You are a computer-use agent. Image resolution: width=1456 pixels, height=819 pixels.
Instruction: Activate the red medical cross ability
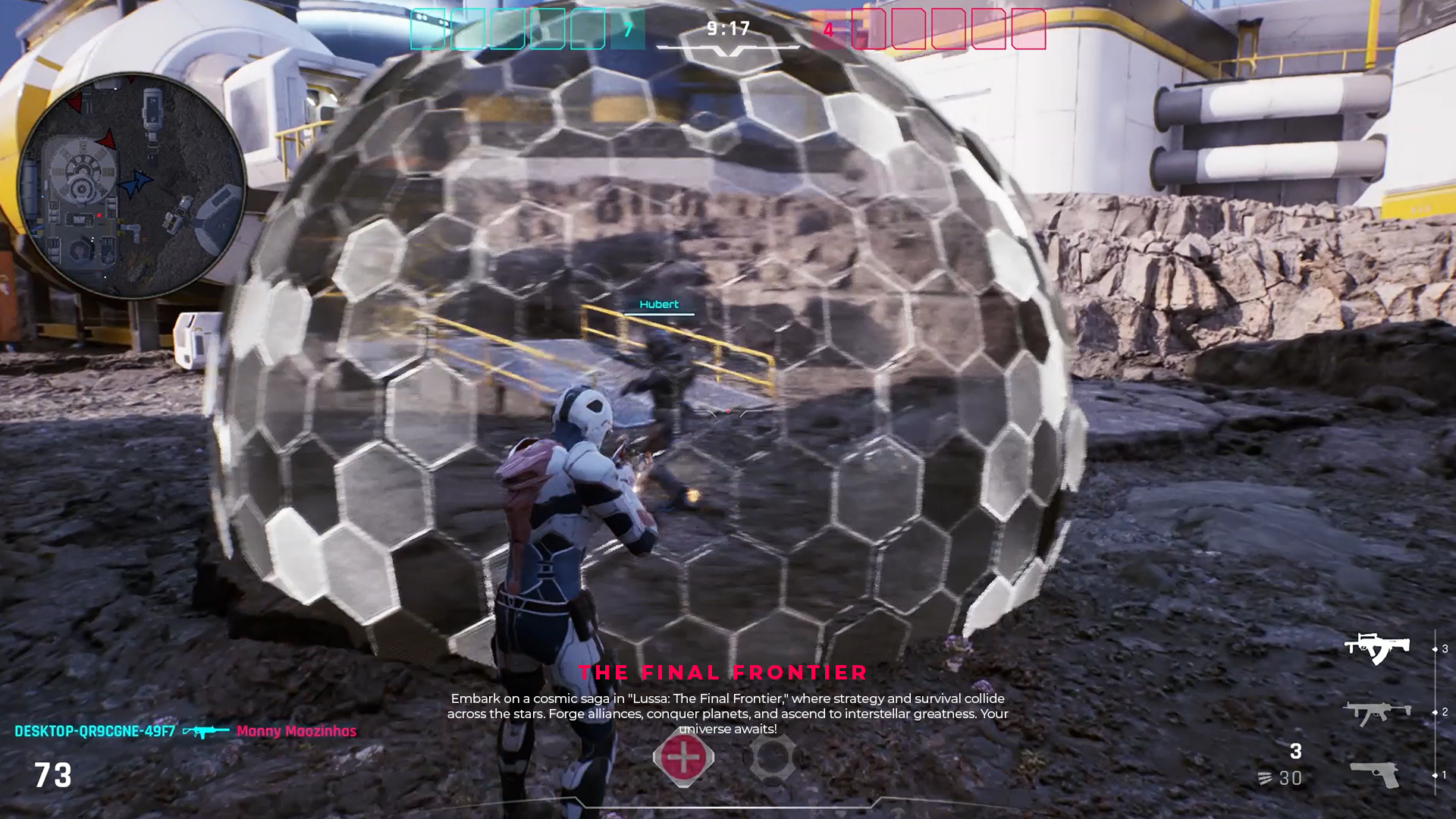[683, 757]
